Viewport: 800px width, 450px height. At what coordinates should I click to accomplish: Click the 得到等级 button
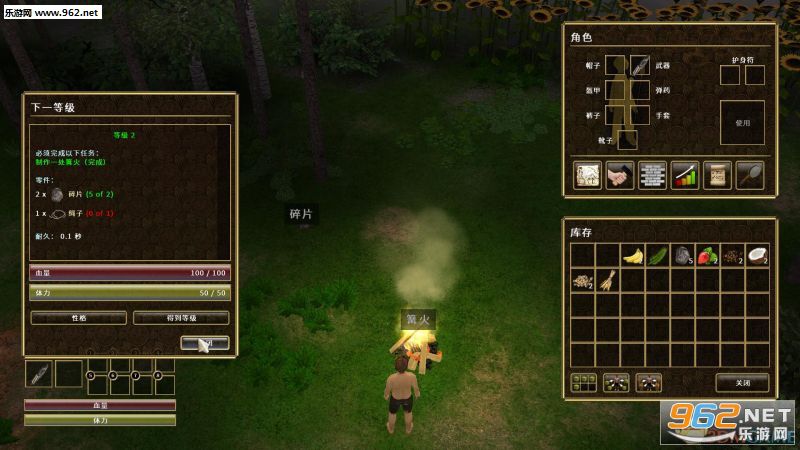pos(181,318)
